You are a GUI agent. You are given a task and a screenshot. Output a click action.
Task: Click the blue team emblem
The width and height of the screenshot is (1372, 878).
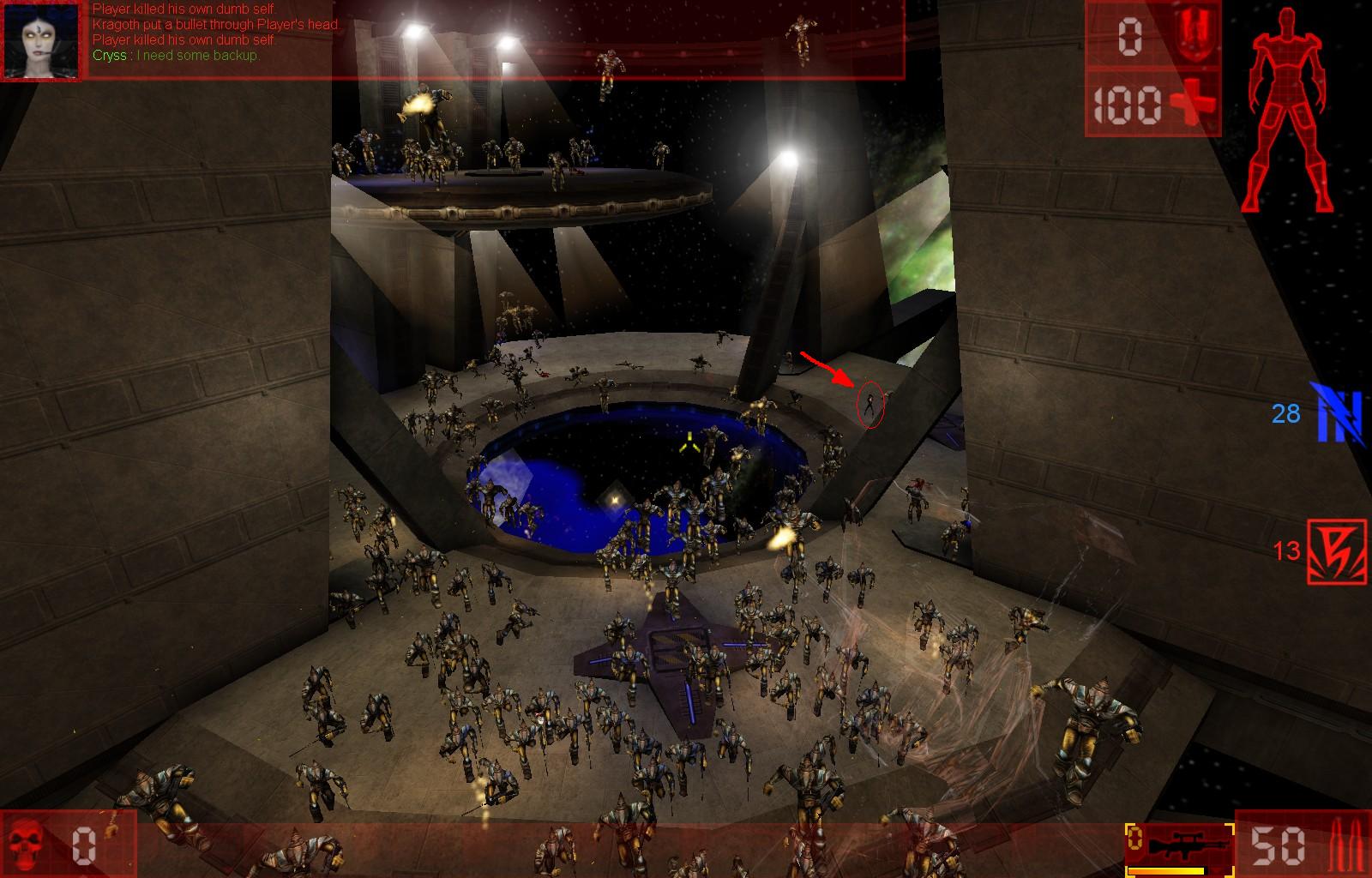pyautogui.click(x=1340, y=414)
